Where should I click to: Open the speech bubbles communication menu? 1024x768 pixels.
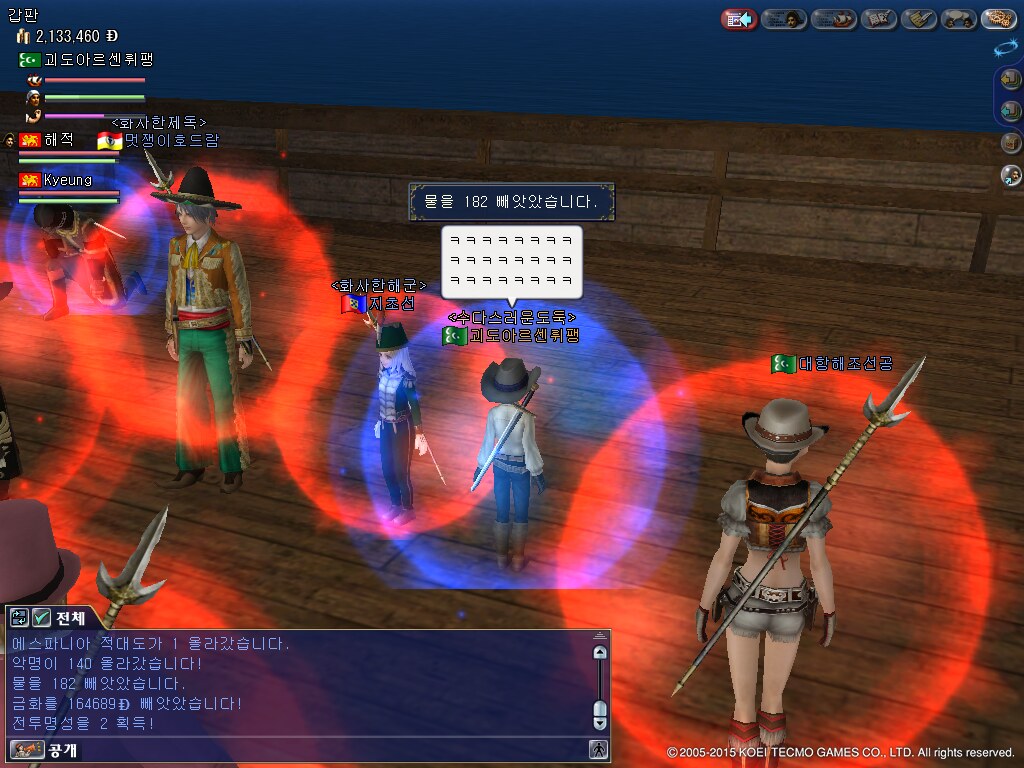959,19
